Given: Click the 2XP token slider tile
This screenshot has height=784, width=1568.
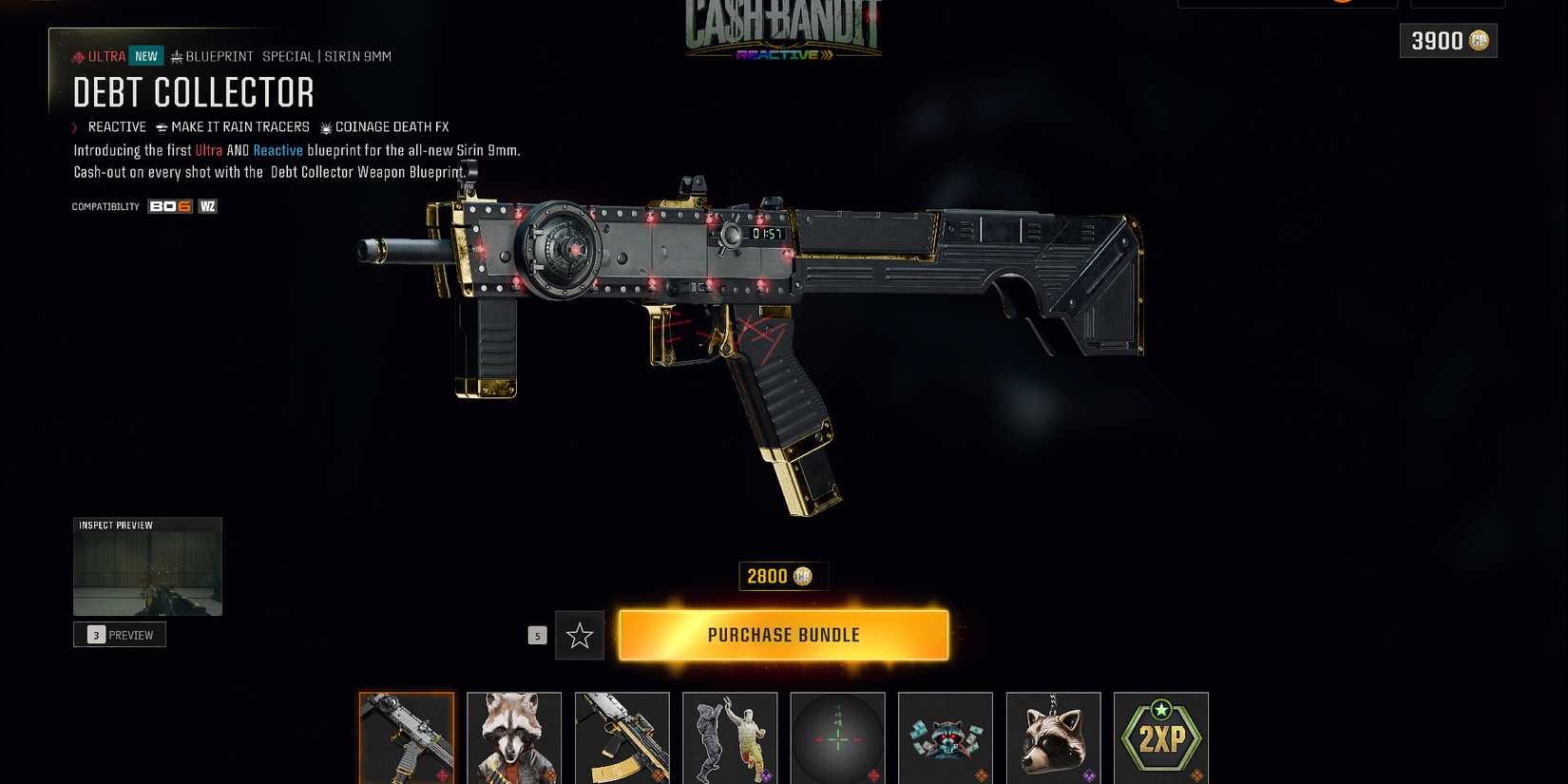Looking at the screenshot, I should pyautogui.click(x=1160, y=737).
